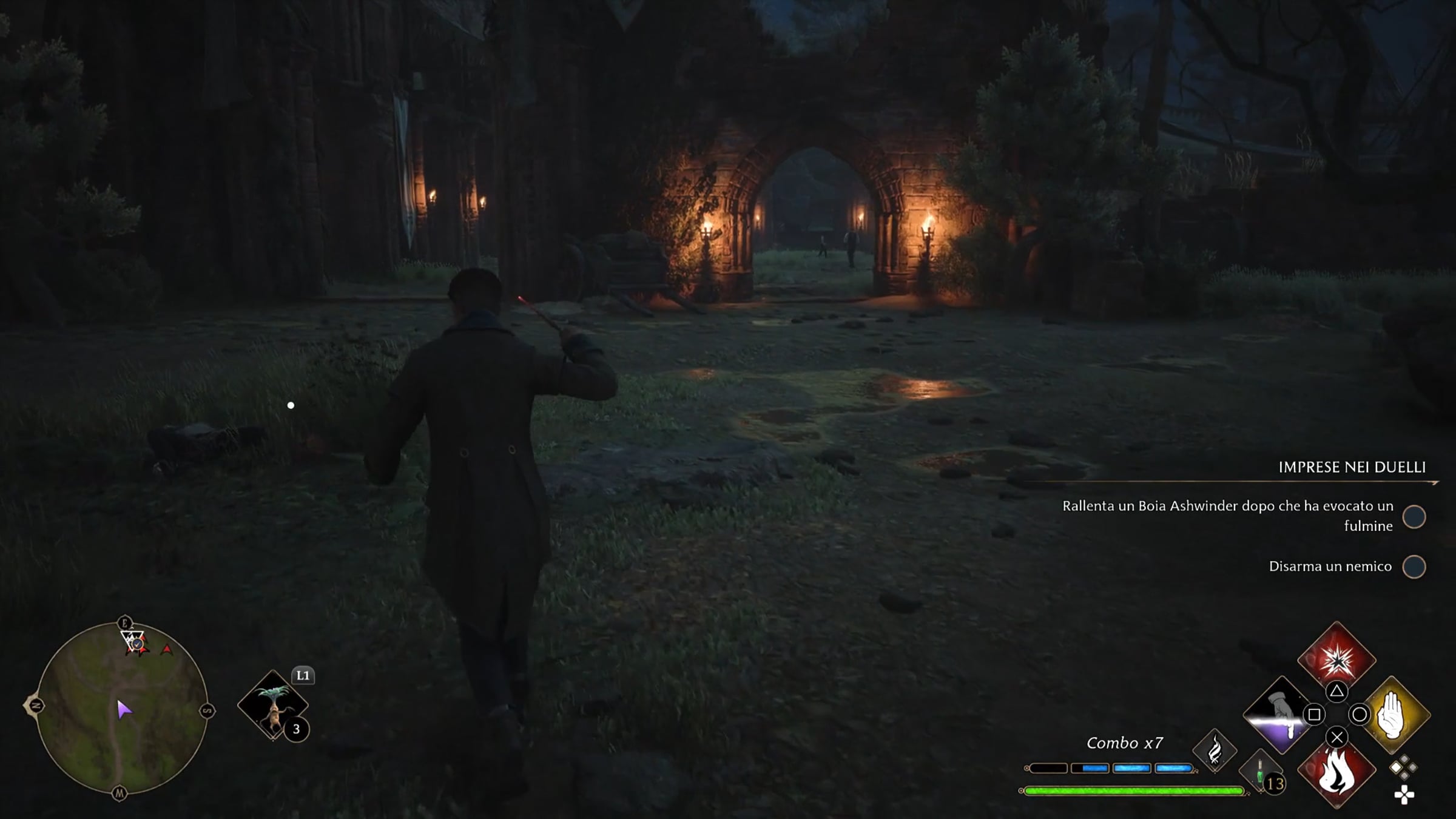
Task: Trigger the ancient magic flame icon
Action: click(1215, 751)
